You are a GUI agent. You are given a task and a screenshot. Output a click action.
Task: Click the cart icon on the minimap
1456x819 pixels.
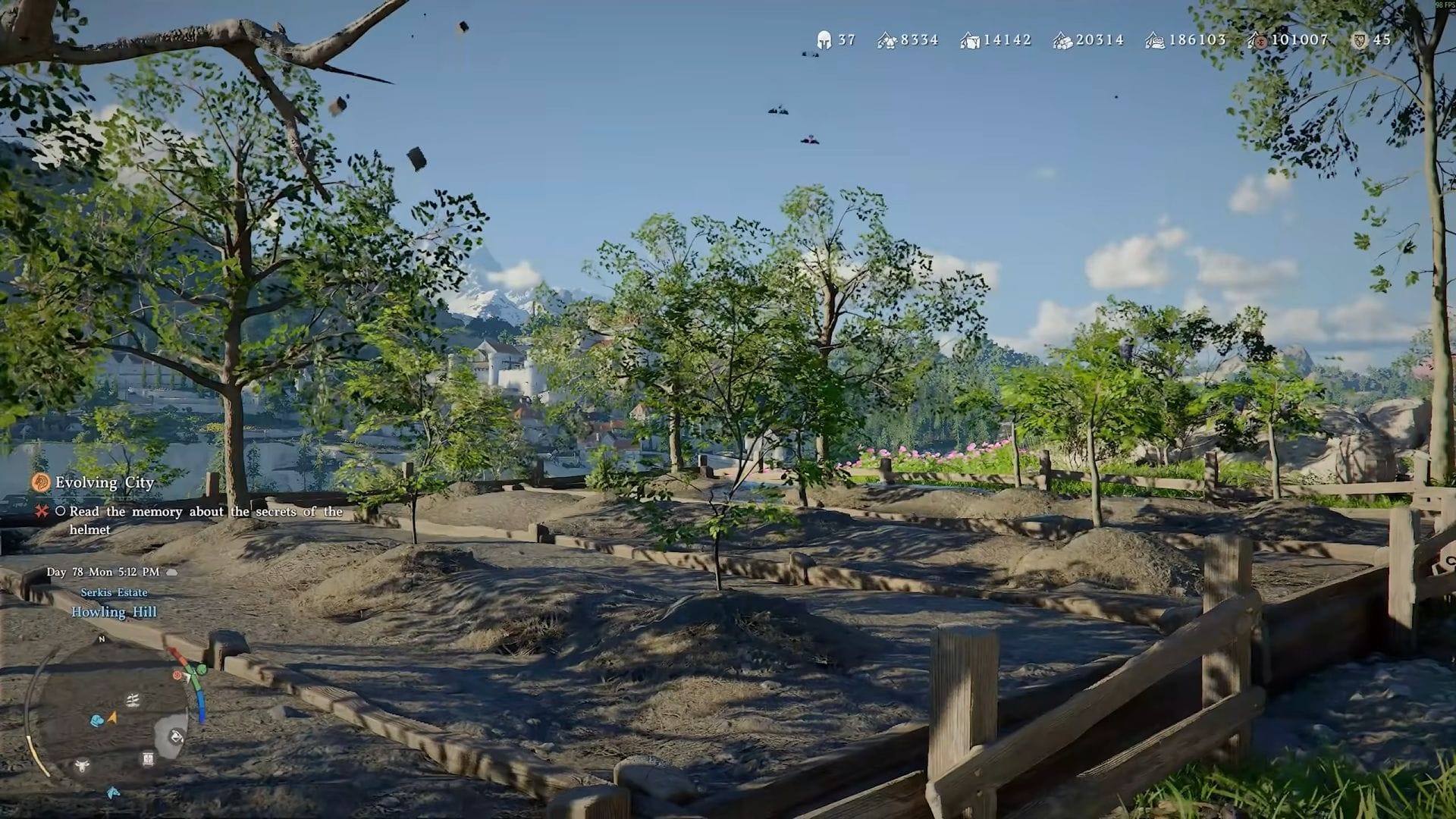(147, 758)
